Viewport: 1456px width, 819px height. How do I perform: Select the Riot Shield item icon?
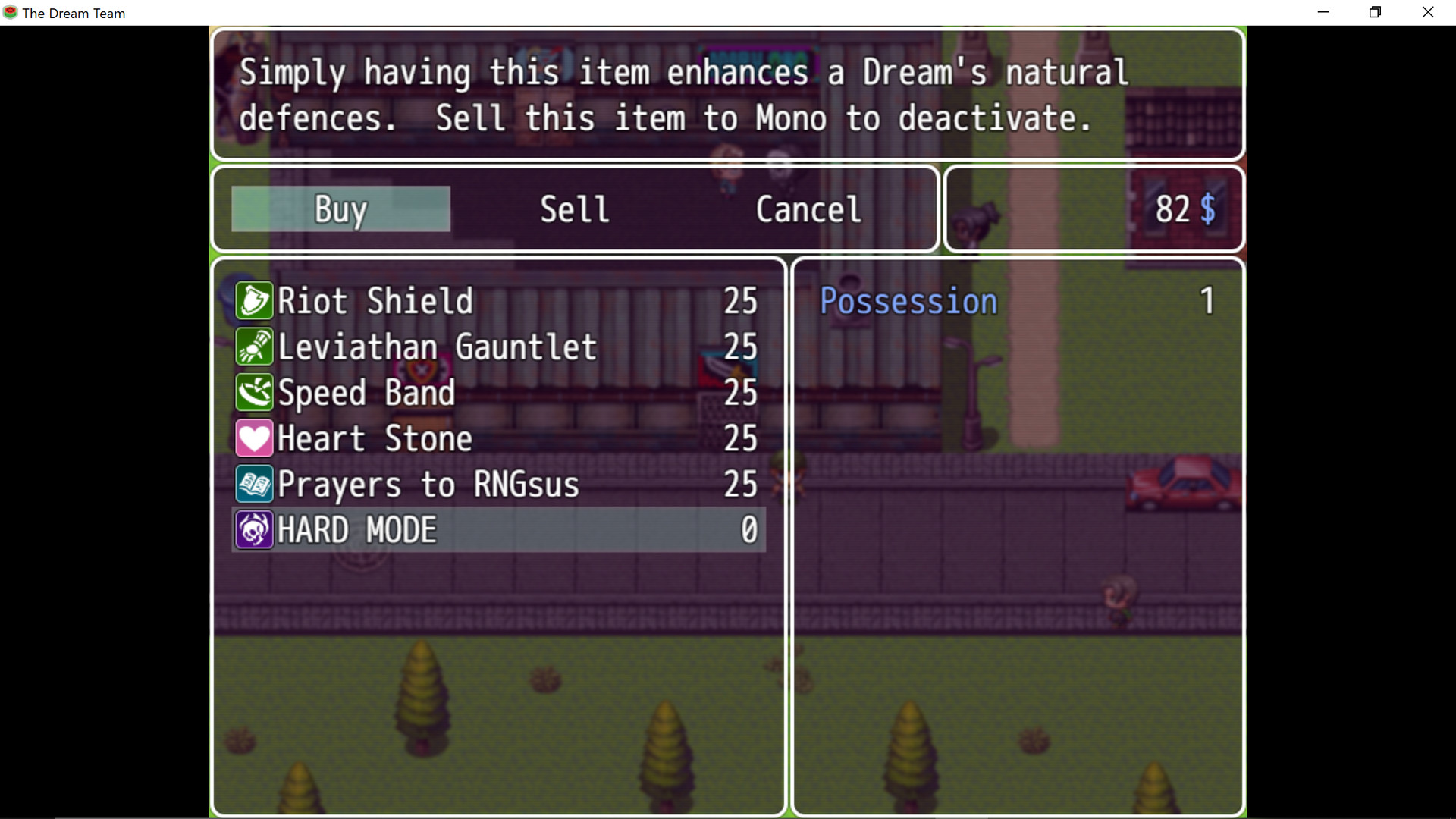pyautogui.click(x=254, y=300)
